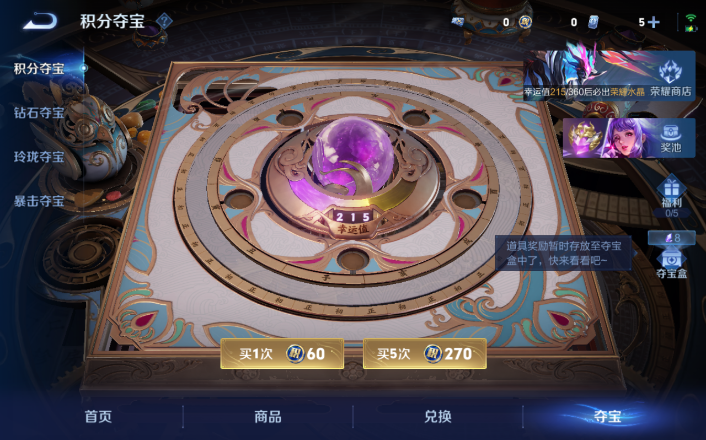Switch to the 钻石夺宝 tab
The image size is (706, 440).
point(39,113)
